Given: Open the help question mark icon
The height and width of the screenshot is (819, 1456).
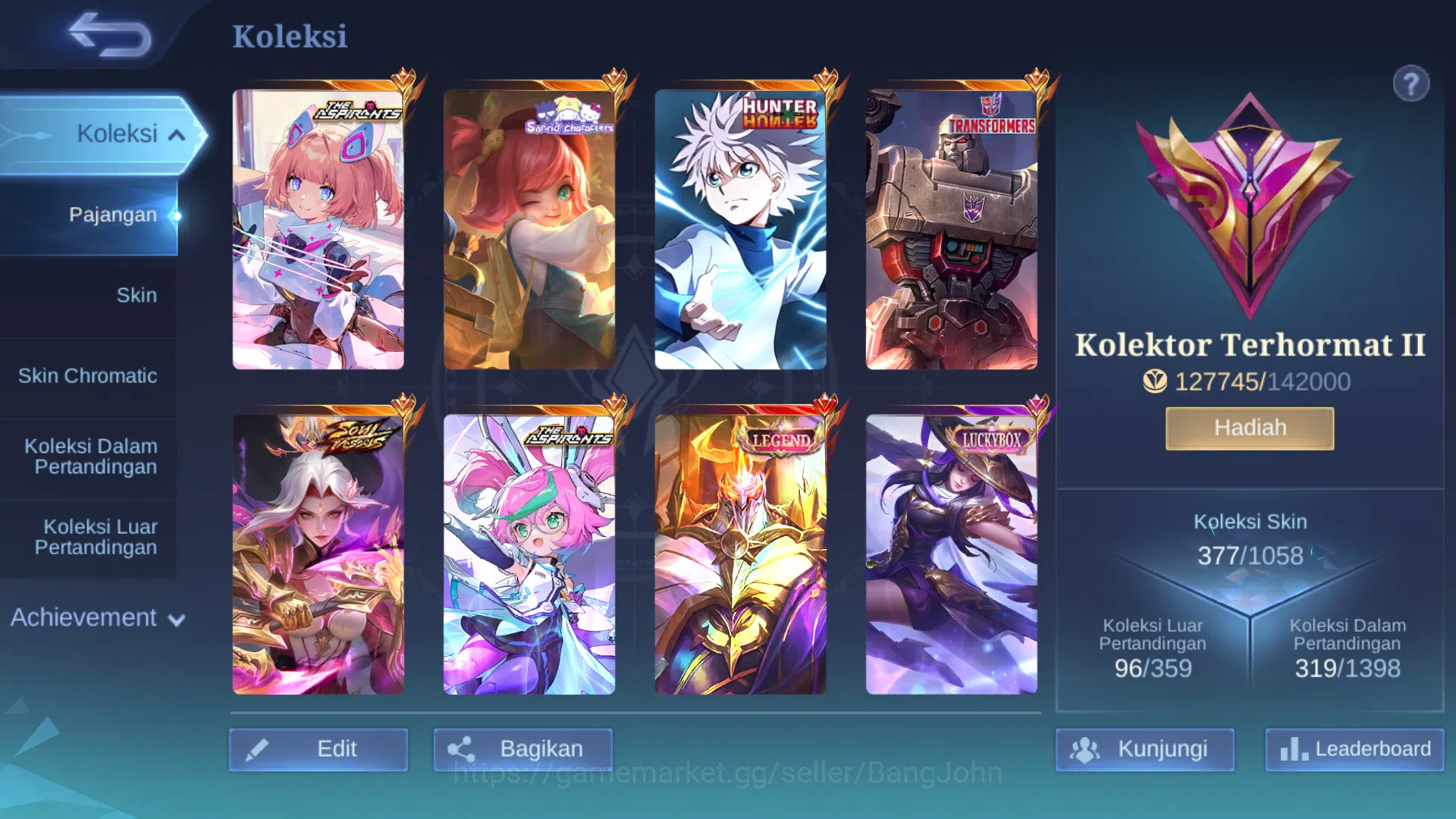Looking at the screenshot, I should pyautogui.click(x=1410, y=83).
